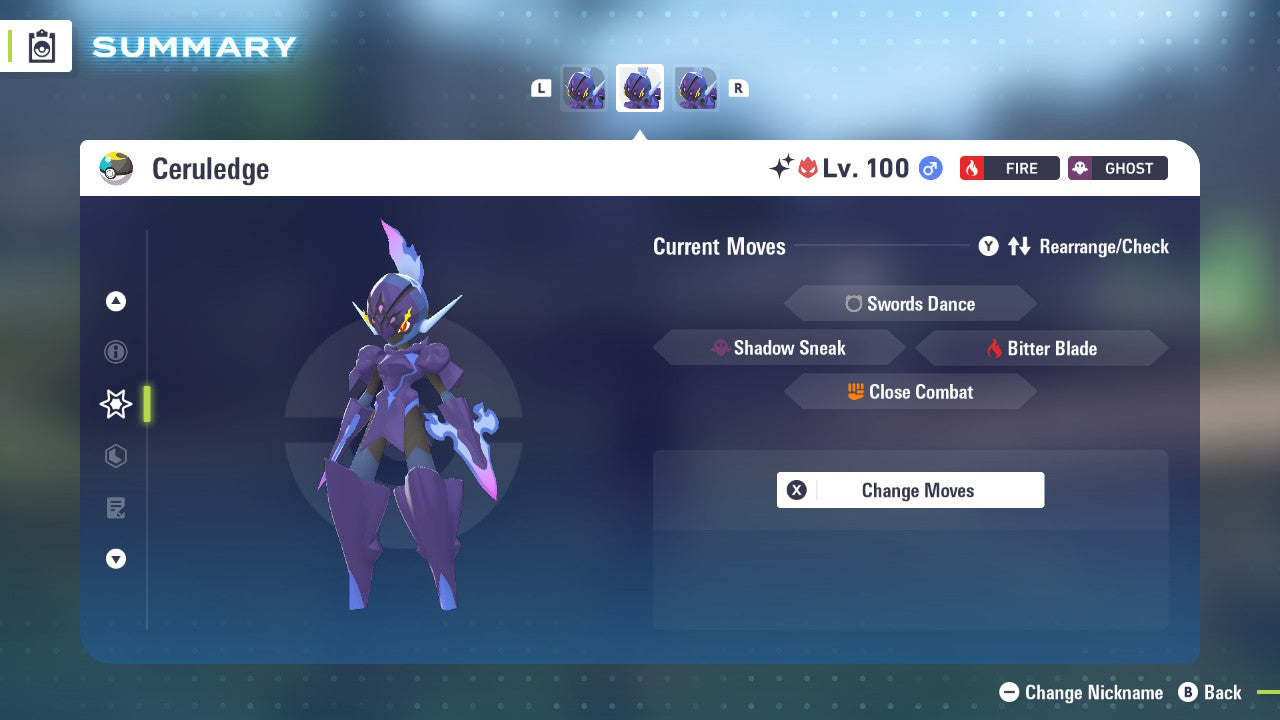
Task: Click the down arrow in the sidebar
Action: (x=116, y=559)
